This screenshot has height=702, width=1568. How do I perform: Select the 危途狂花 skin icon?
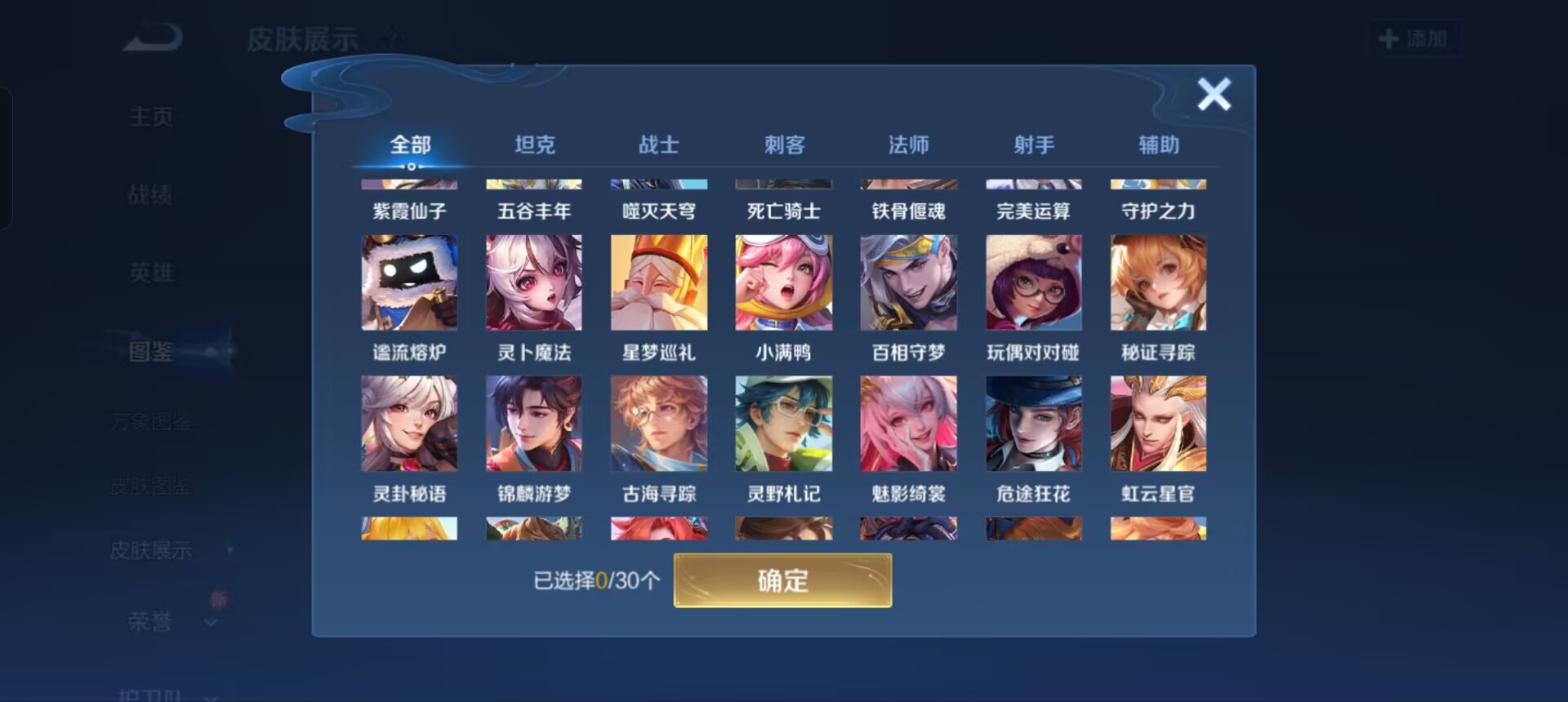point(1032,423)
